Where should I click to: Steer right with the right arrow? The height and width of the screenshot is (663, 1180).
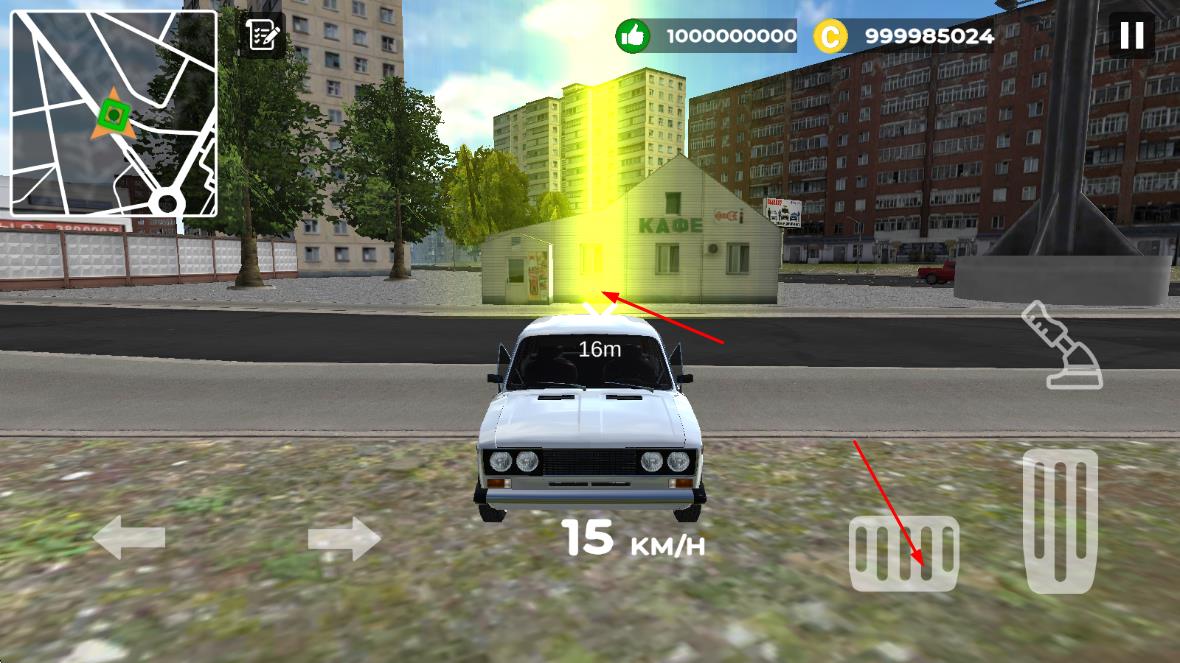coord(344,540)
